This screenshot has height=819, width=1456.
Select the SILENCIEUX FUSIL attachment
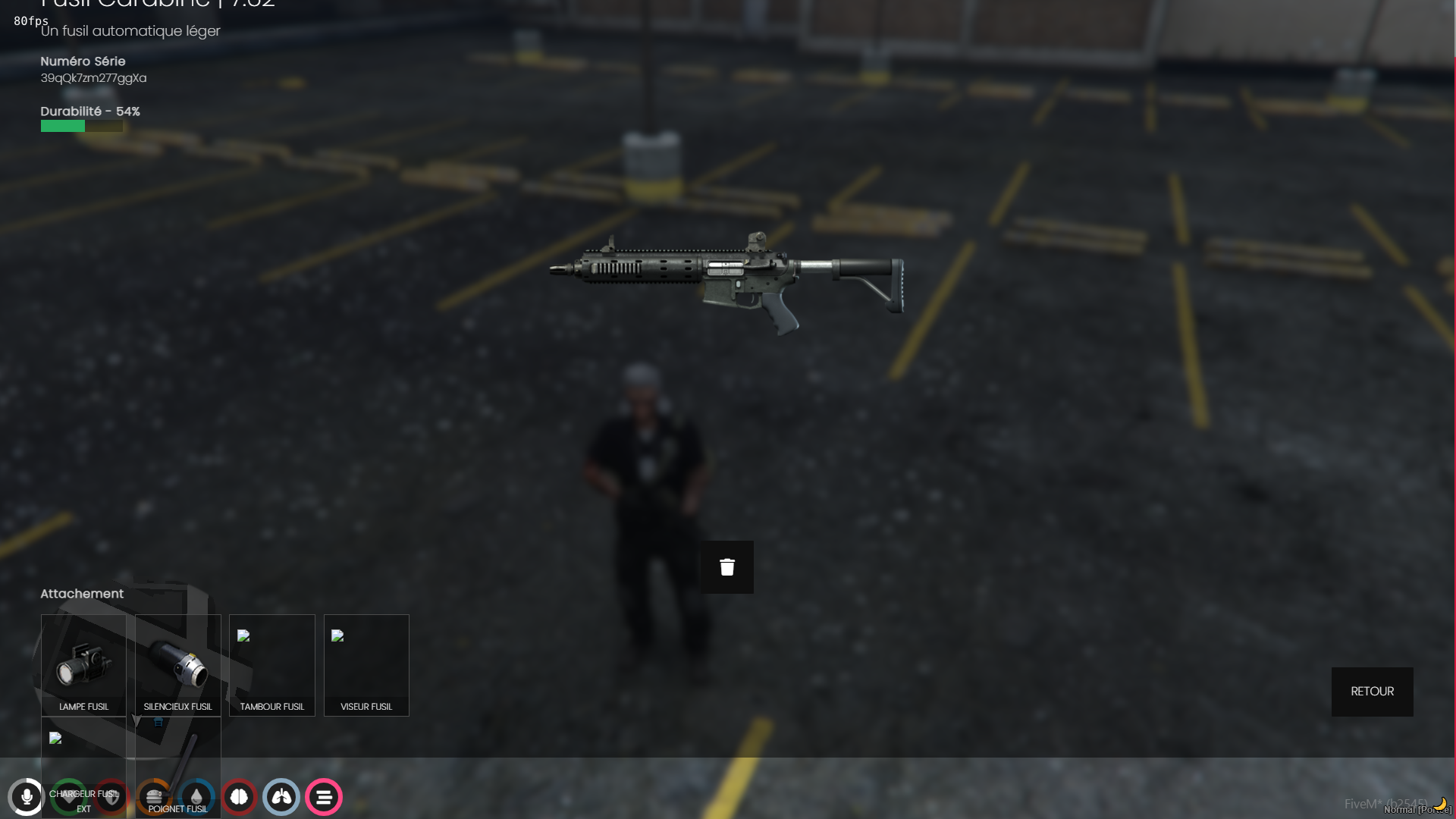pyautogui.click(x=177, y=665)
